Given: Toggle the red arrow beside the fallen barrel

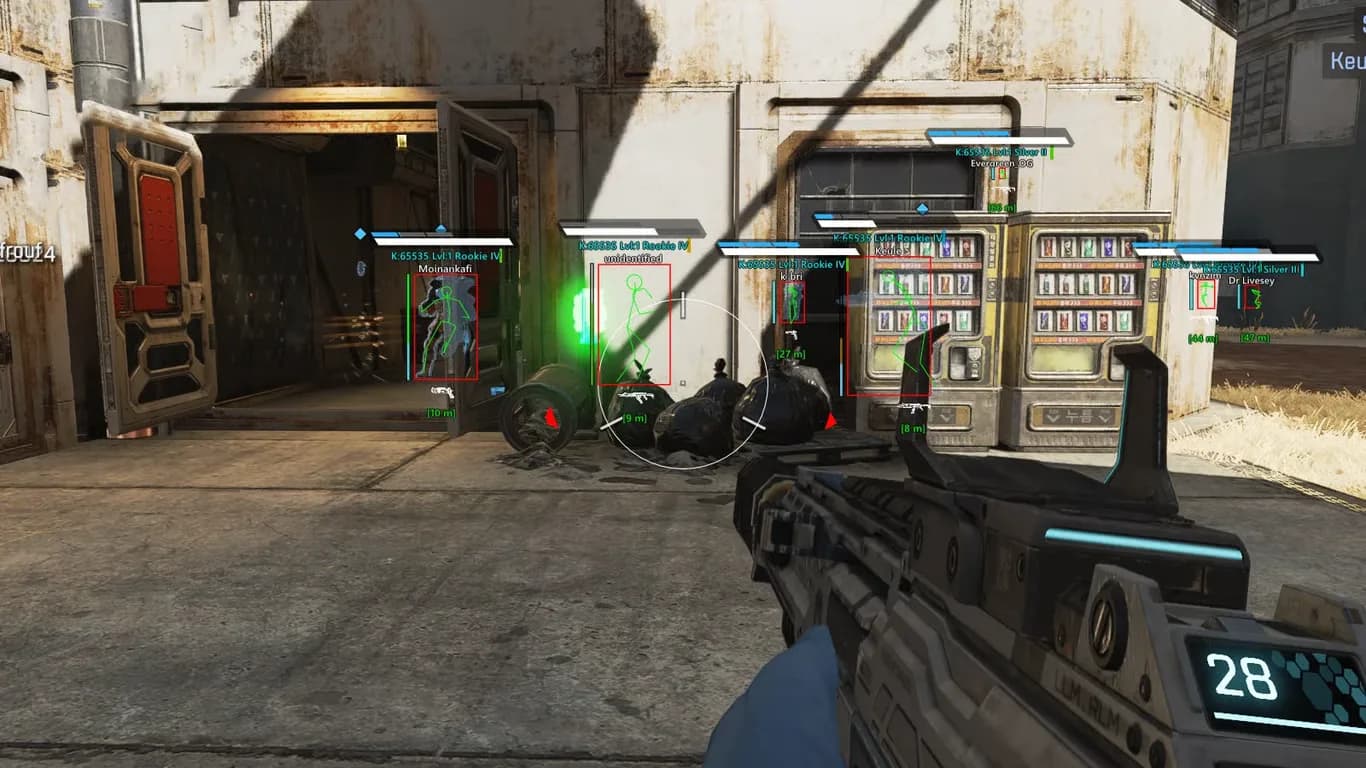Looking at the screenshot, I should click(549, 416).
